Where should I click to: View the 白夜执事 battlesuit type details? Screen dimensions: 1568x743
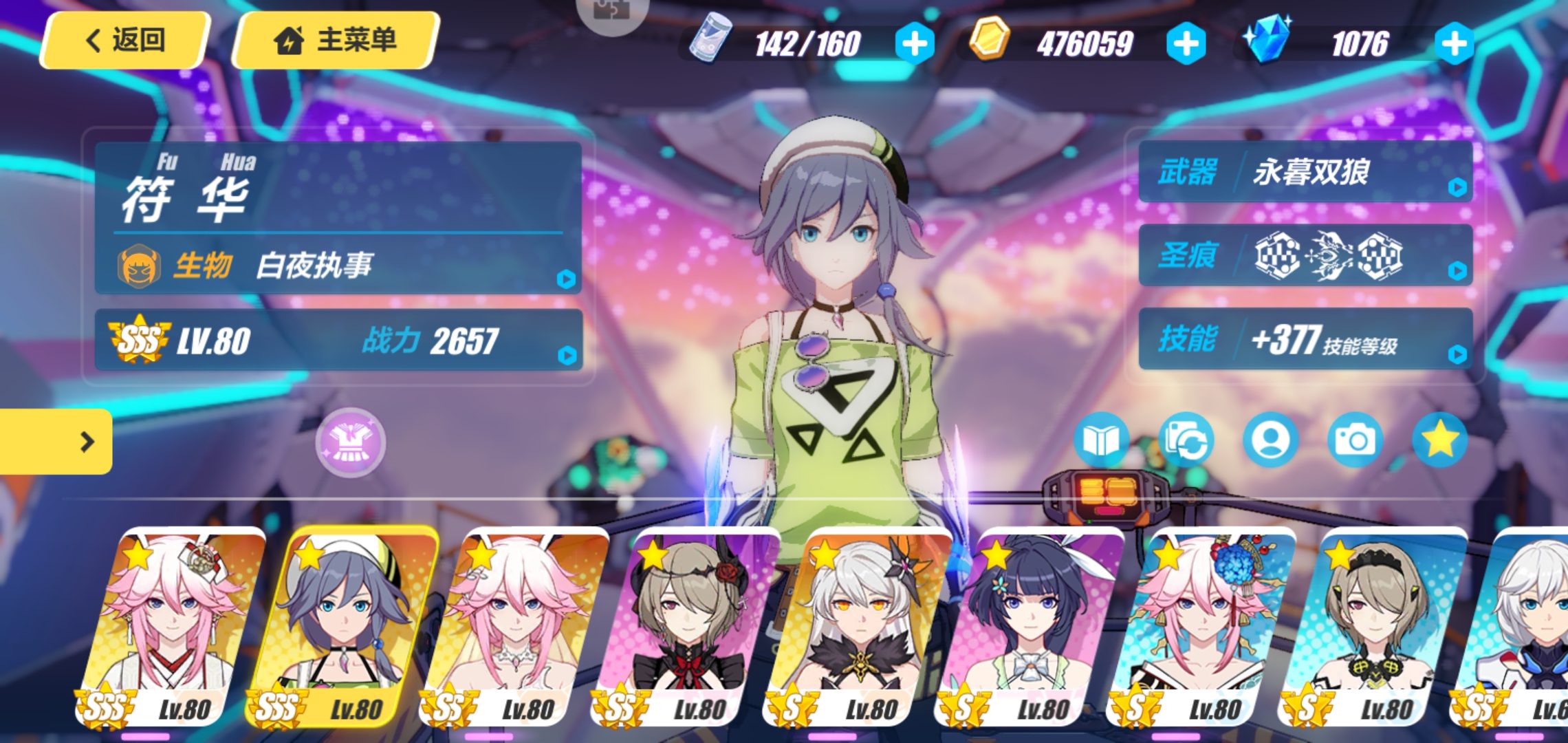point(338,266)
